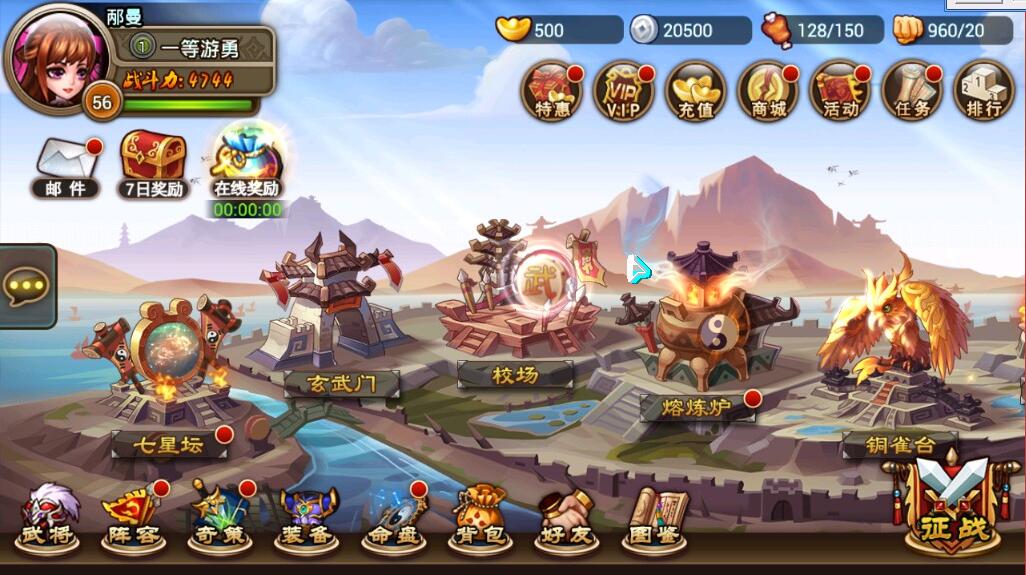This screenshot has height=575, width=1026.
Task: Go to the 装备 equipment menu
Action: [306, 518]
